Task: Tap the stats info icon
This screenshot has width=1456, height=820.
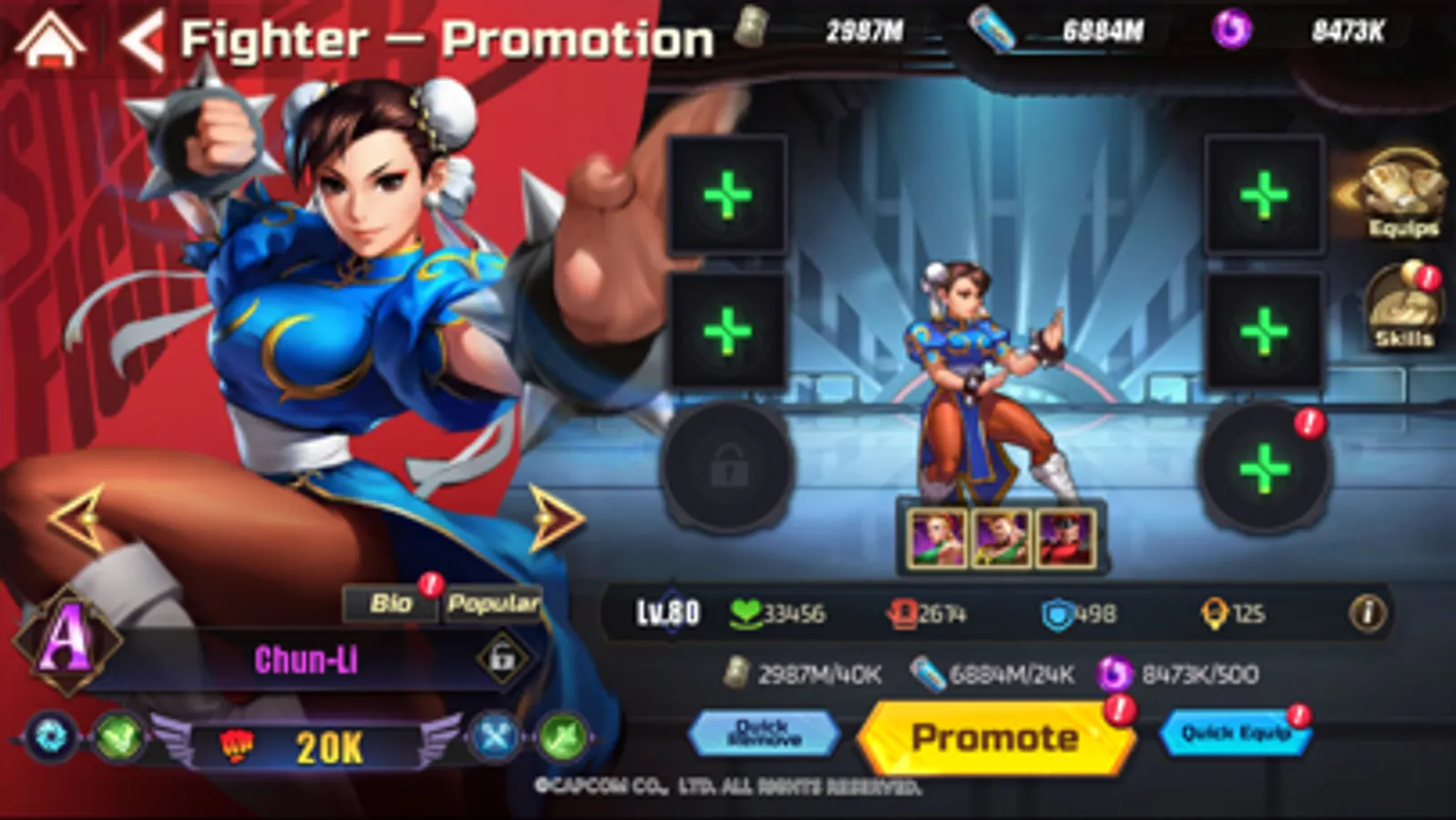Action: click(1367, 614)
